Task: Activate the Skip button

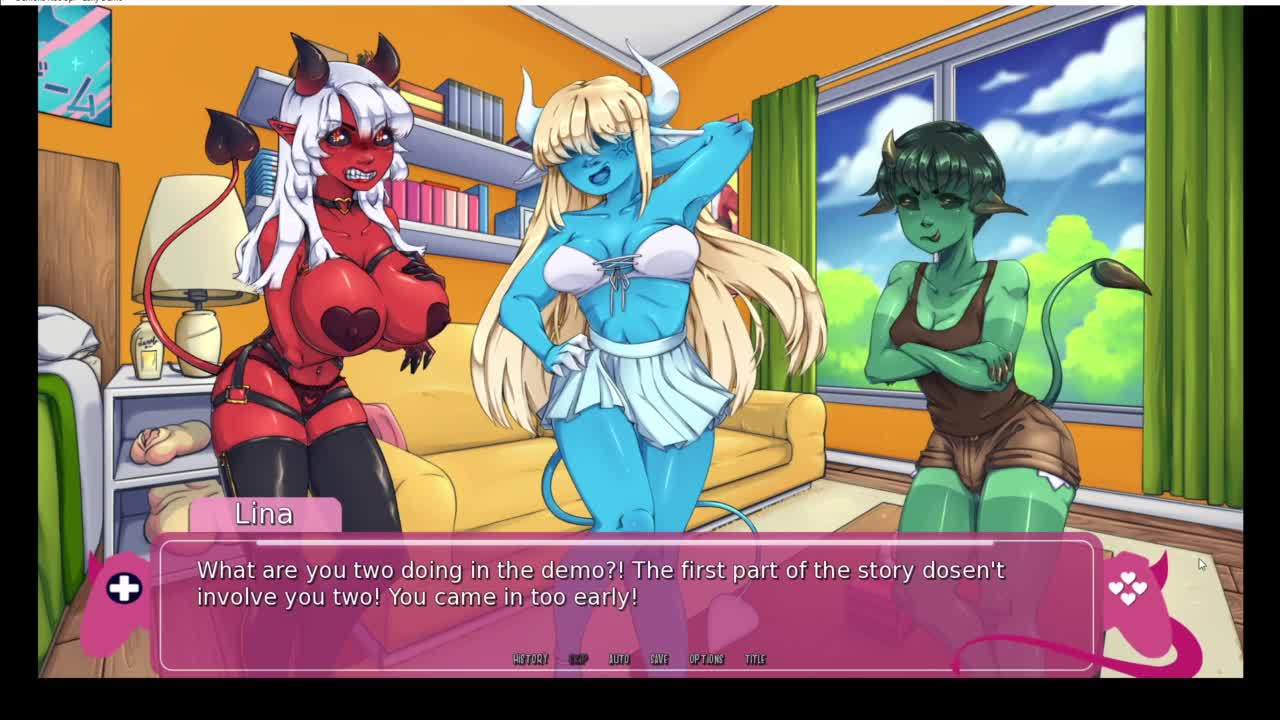Action: click(x=578, y=659)
